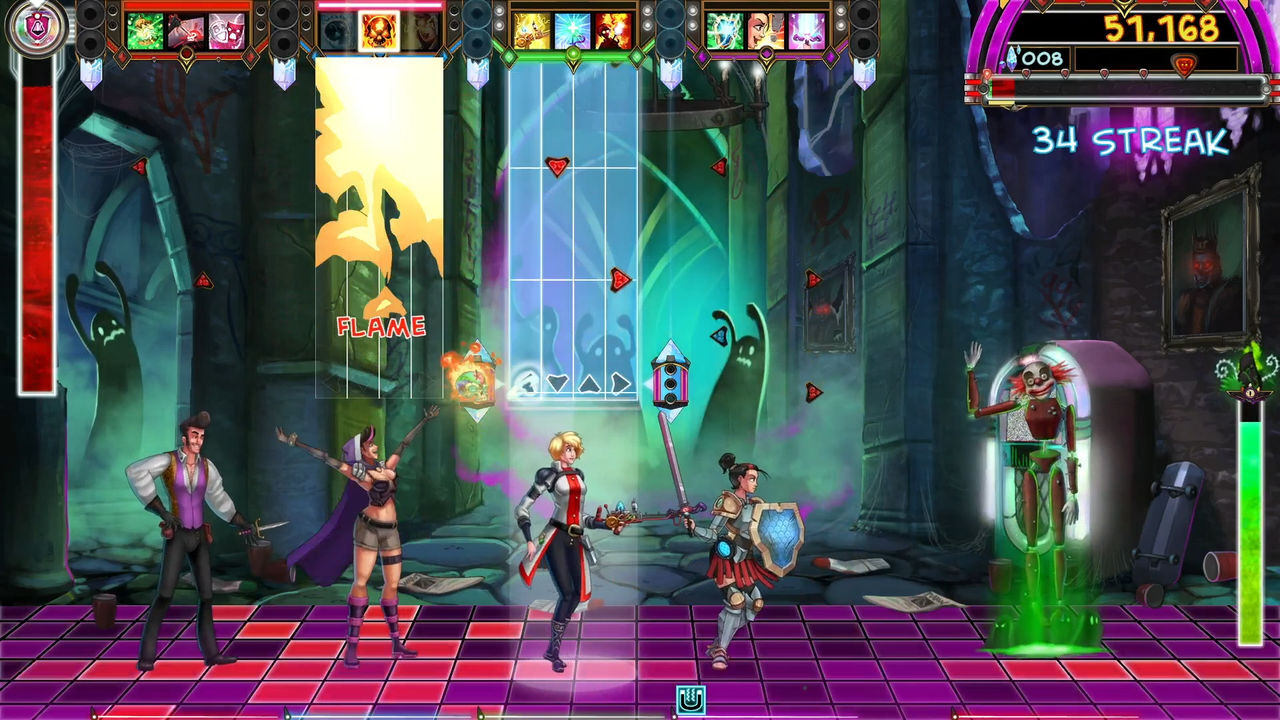Click the heart emblem near the boss bar

(1185, 62)
